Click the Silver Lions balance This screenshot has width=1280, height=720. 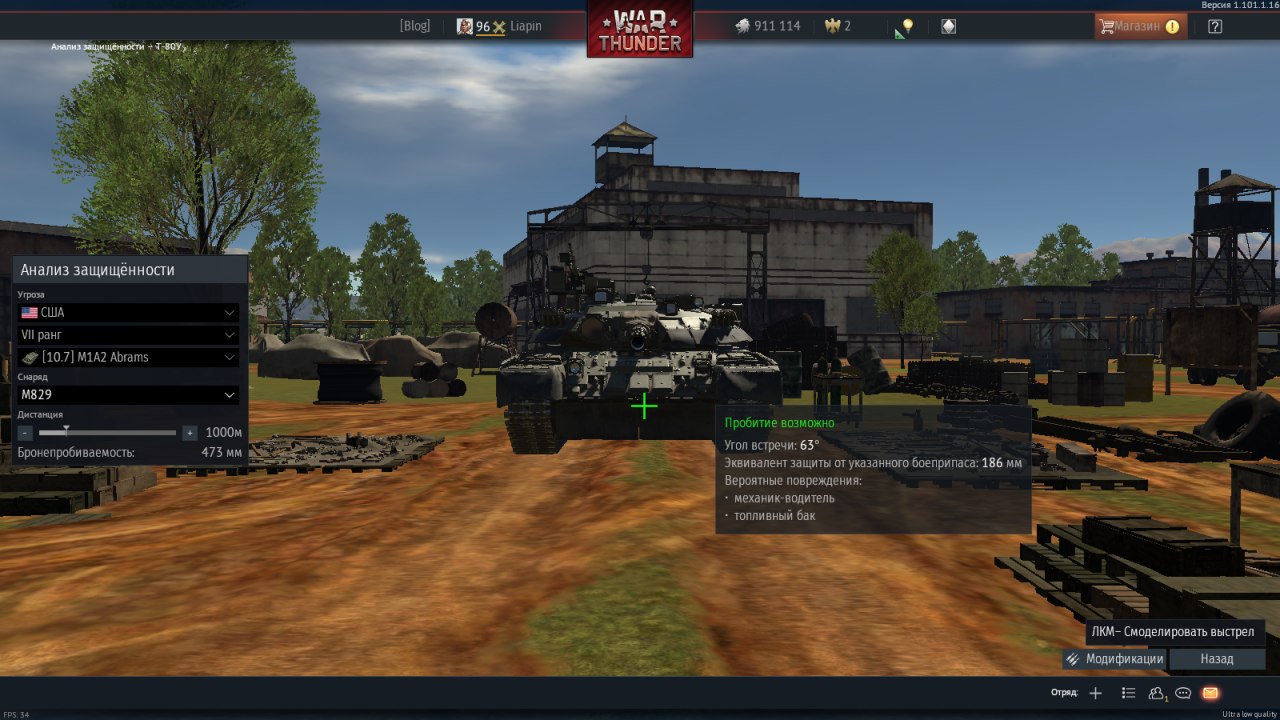(768, 26)
